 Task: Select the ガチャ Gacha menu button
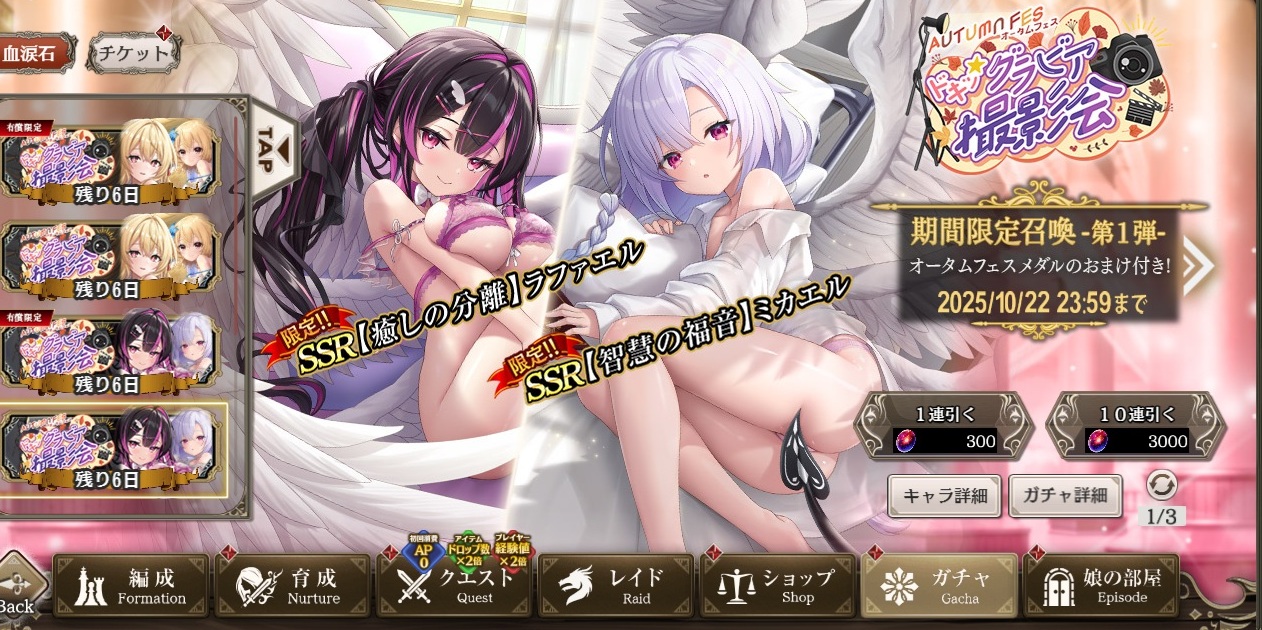940,586
